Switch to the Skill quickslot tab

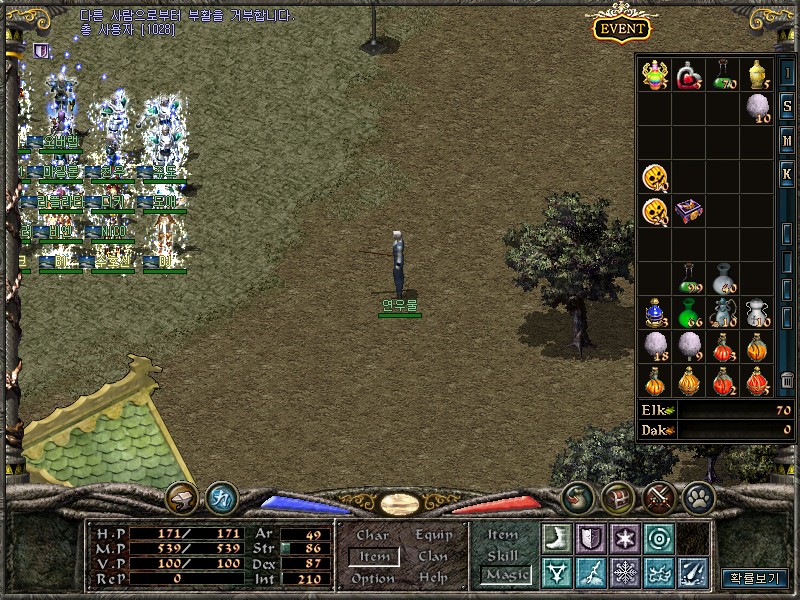[x=502, y=555]
